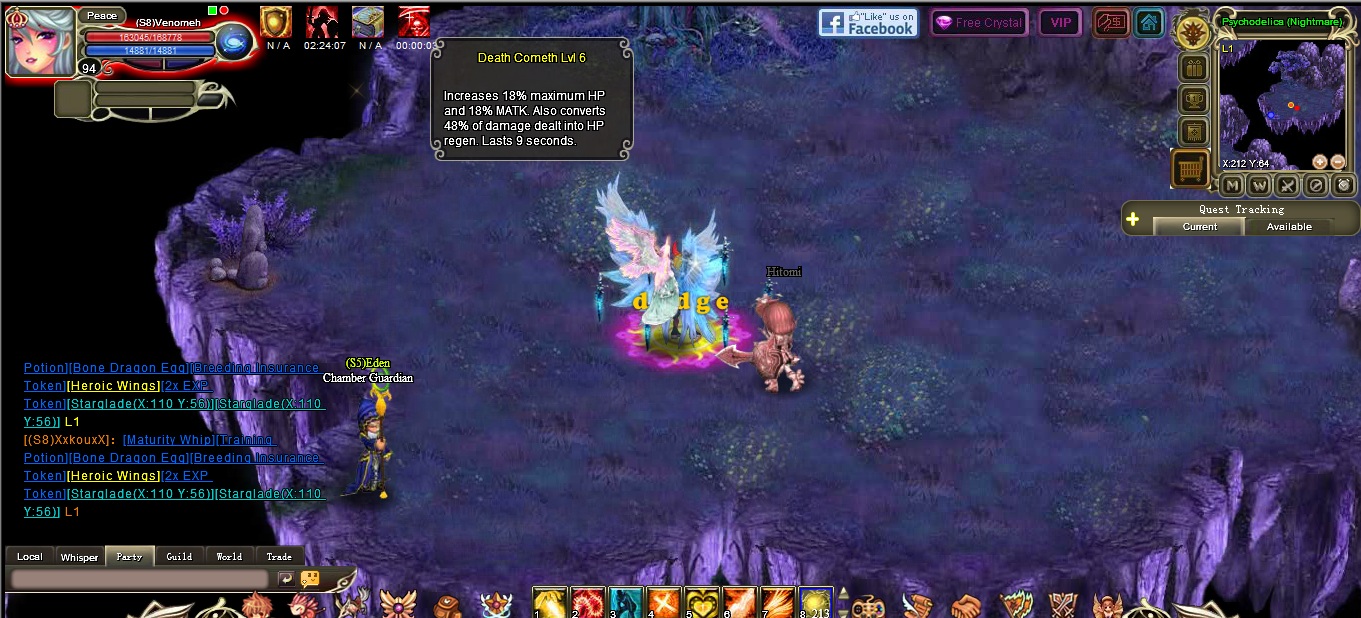Viewport: 1361px width, 618px height.
Task: Switch to the World chat tab
Action: (229, 557)
